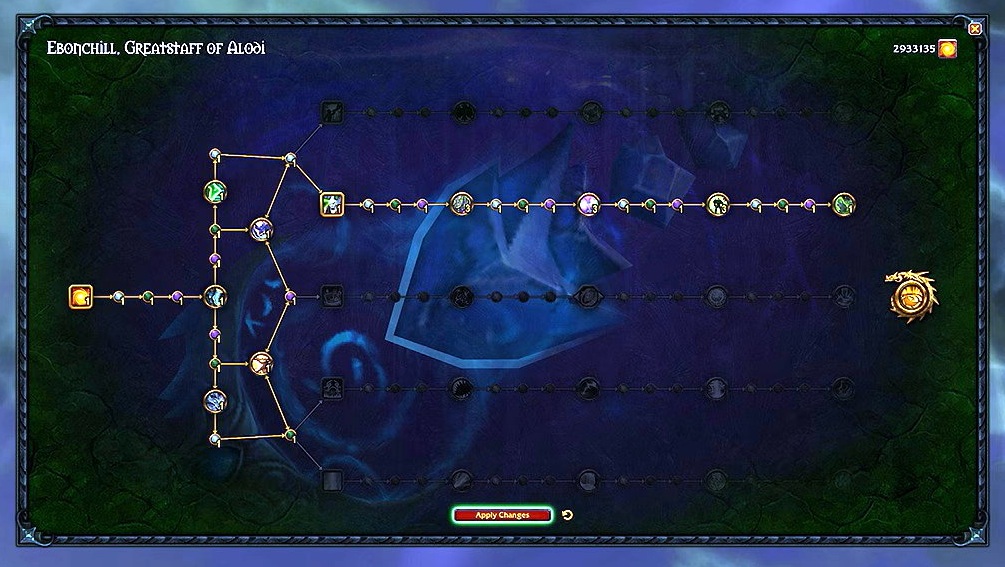Select the square elf-portrait trait node

pos(332,204)
